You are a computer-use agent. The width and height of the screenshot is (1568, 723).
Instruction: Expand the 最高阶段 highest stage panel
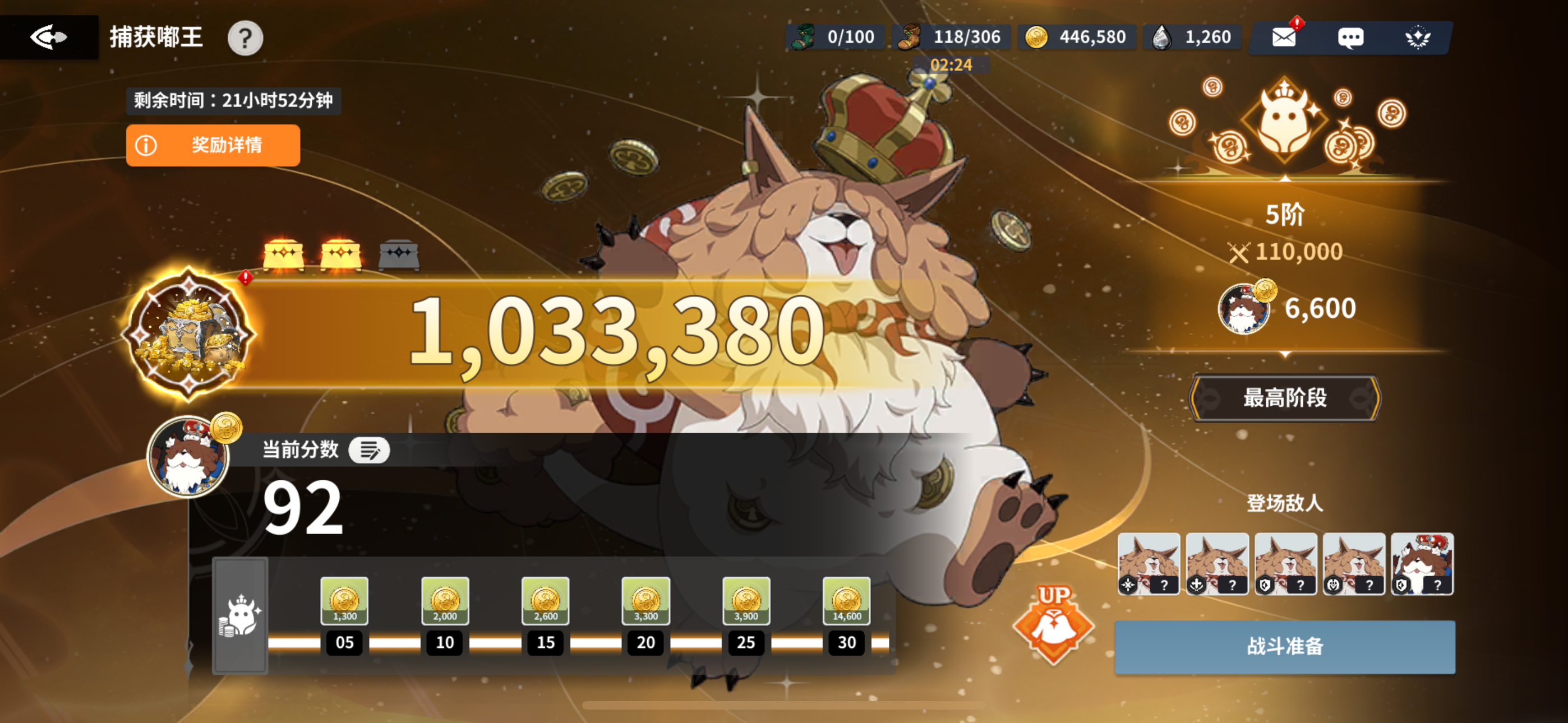pos(1284,398)
